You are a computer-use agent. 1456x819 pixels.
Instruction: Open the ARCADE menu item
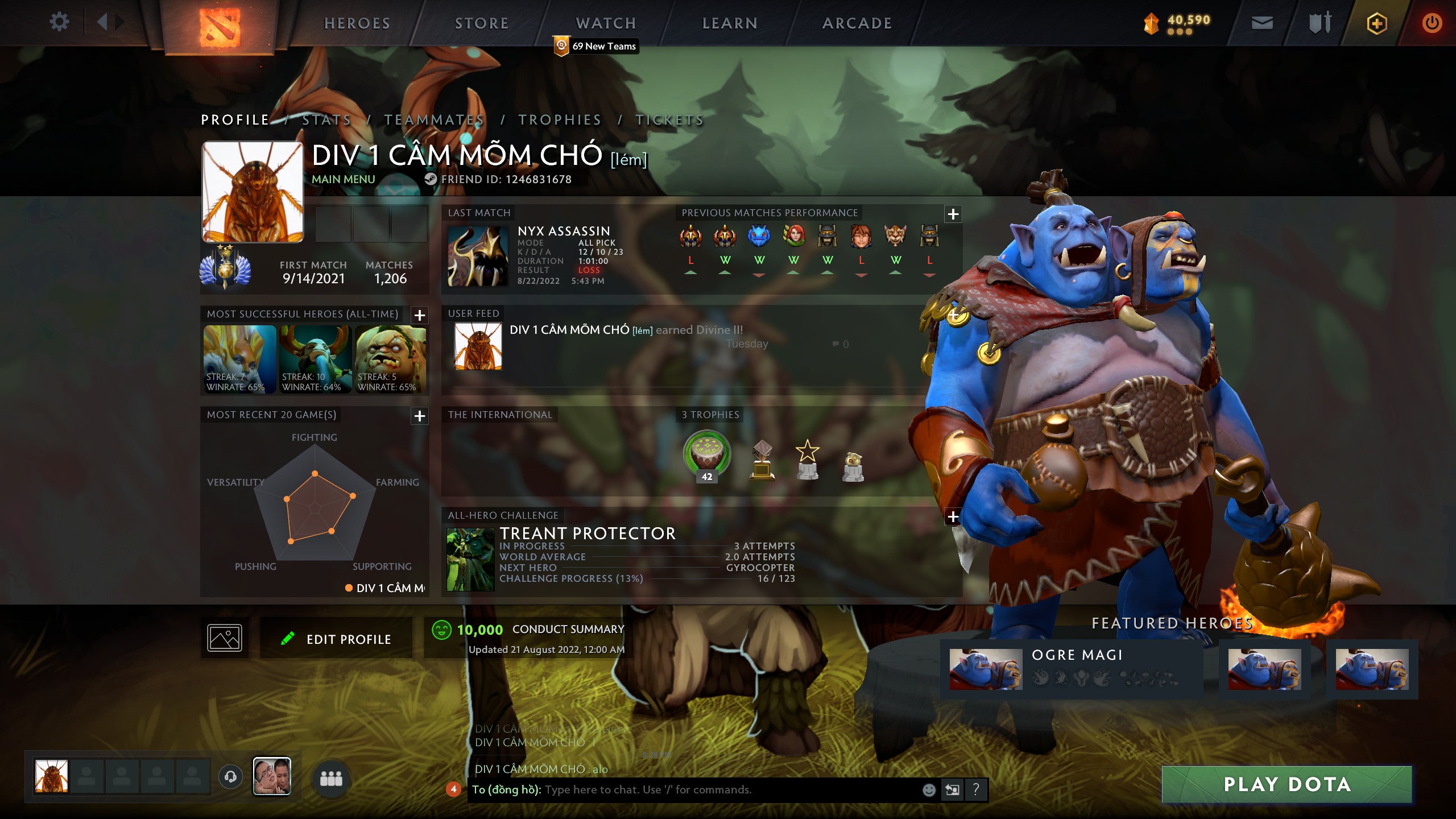857,23
